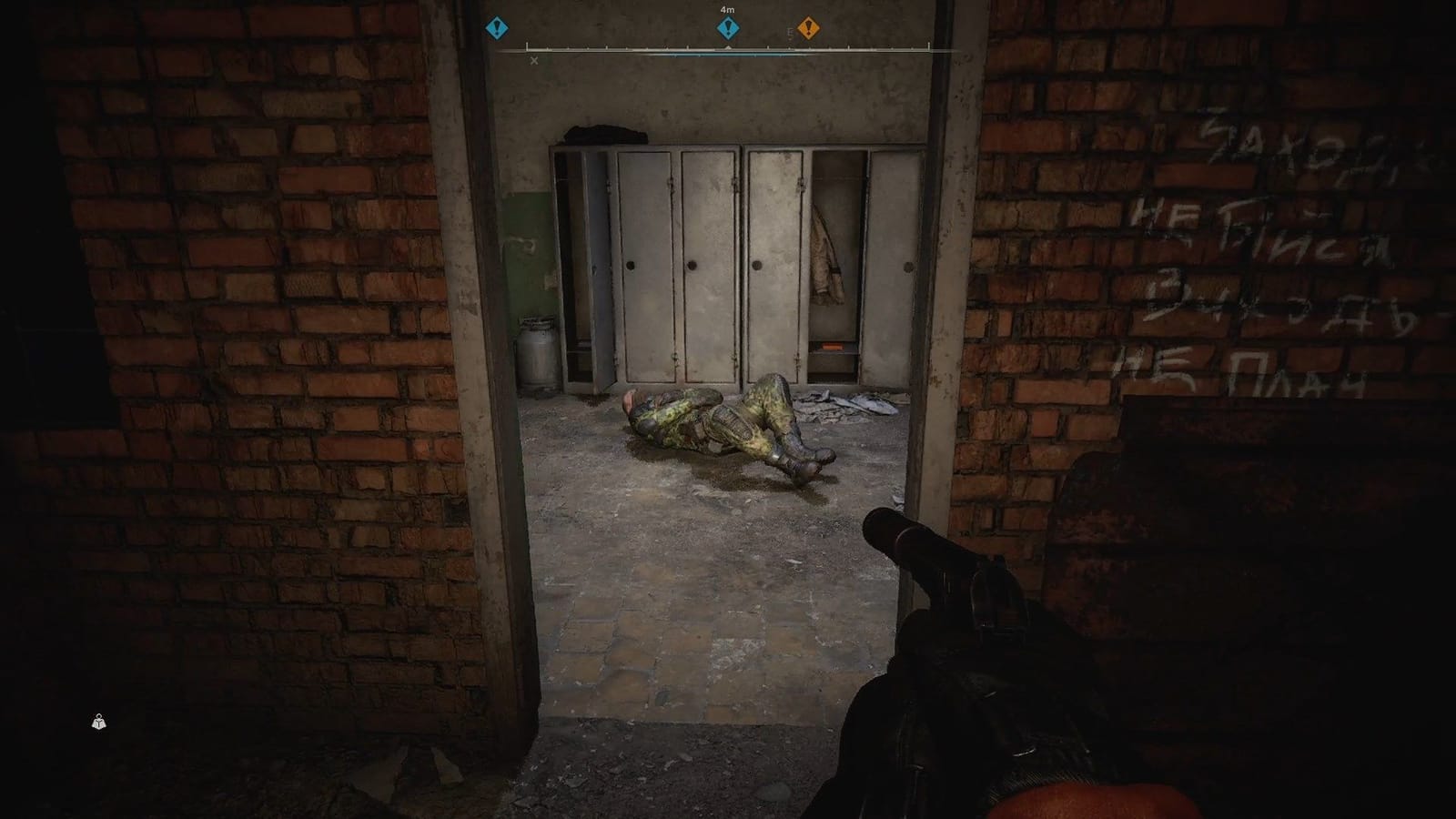Select the center blue quest marker
The height and width of the screenshot is (819, 1456).
pyautogui.click(x=726, y=28)
